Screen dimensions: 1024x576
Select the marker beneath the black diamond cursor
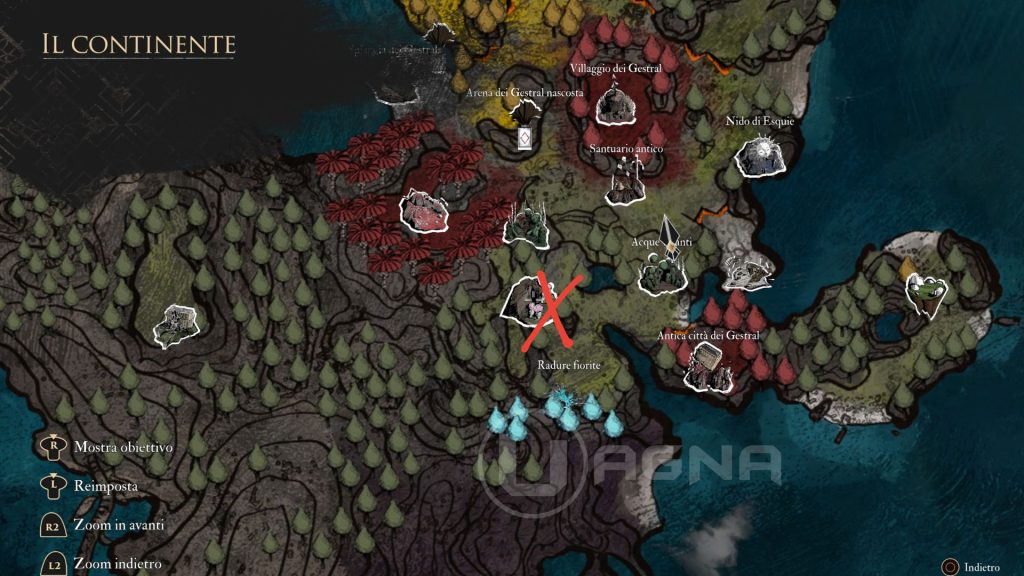click(661, 272)
